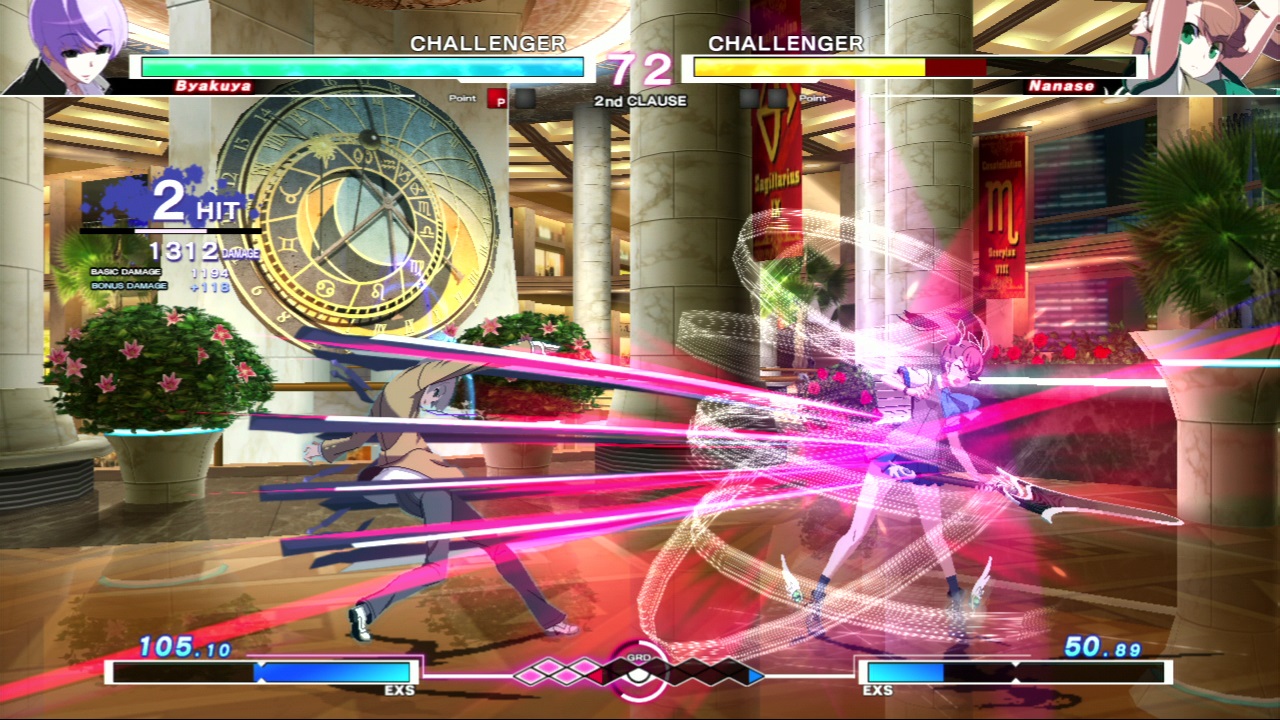Select the central GRD gauge emblem
The width and height of the screenshot is (1280, 720).
tap(638, 670)
